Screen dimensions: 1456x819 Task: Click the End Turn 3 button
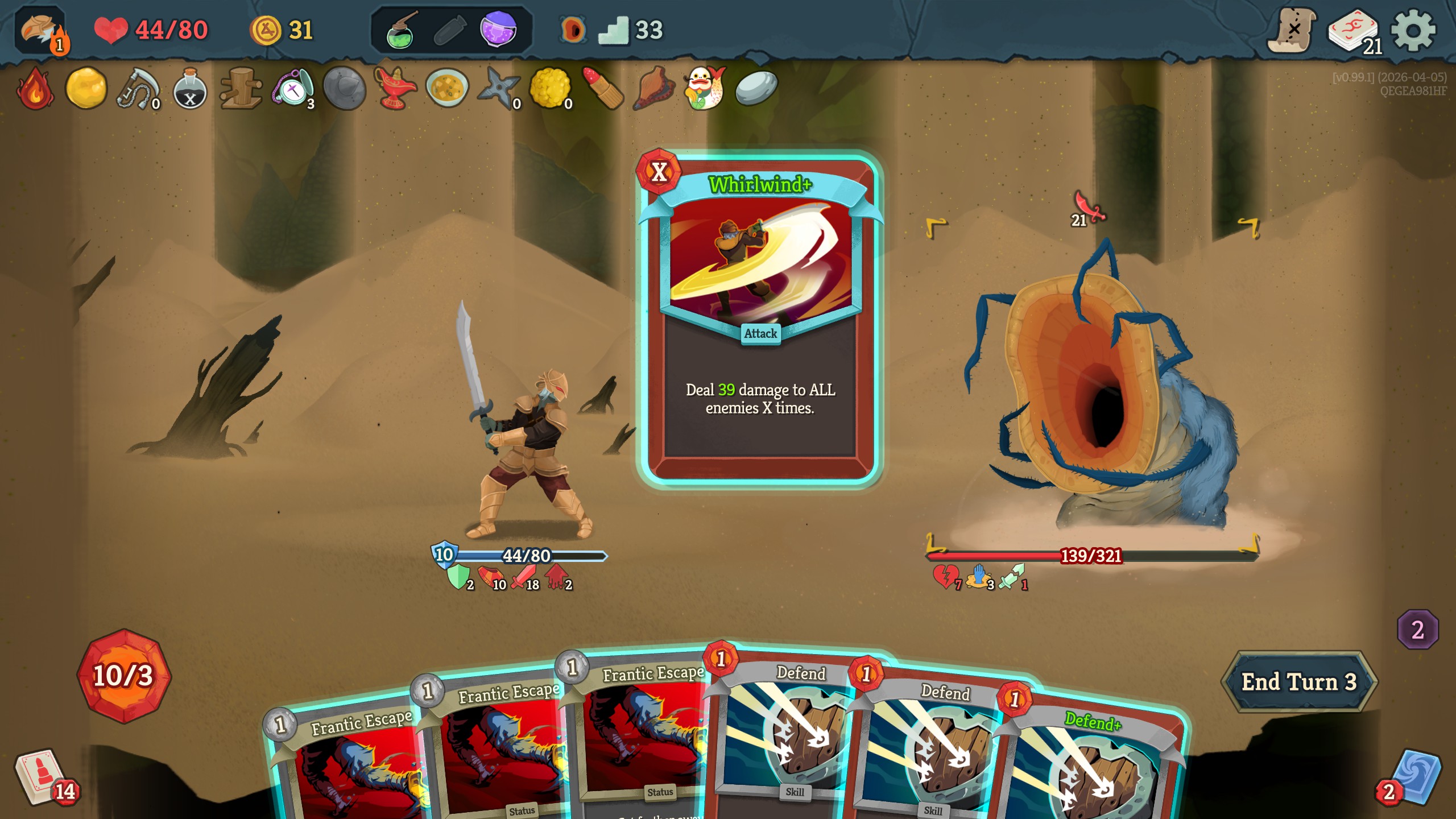[x=1298, y=681]
